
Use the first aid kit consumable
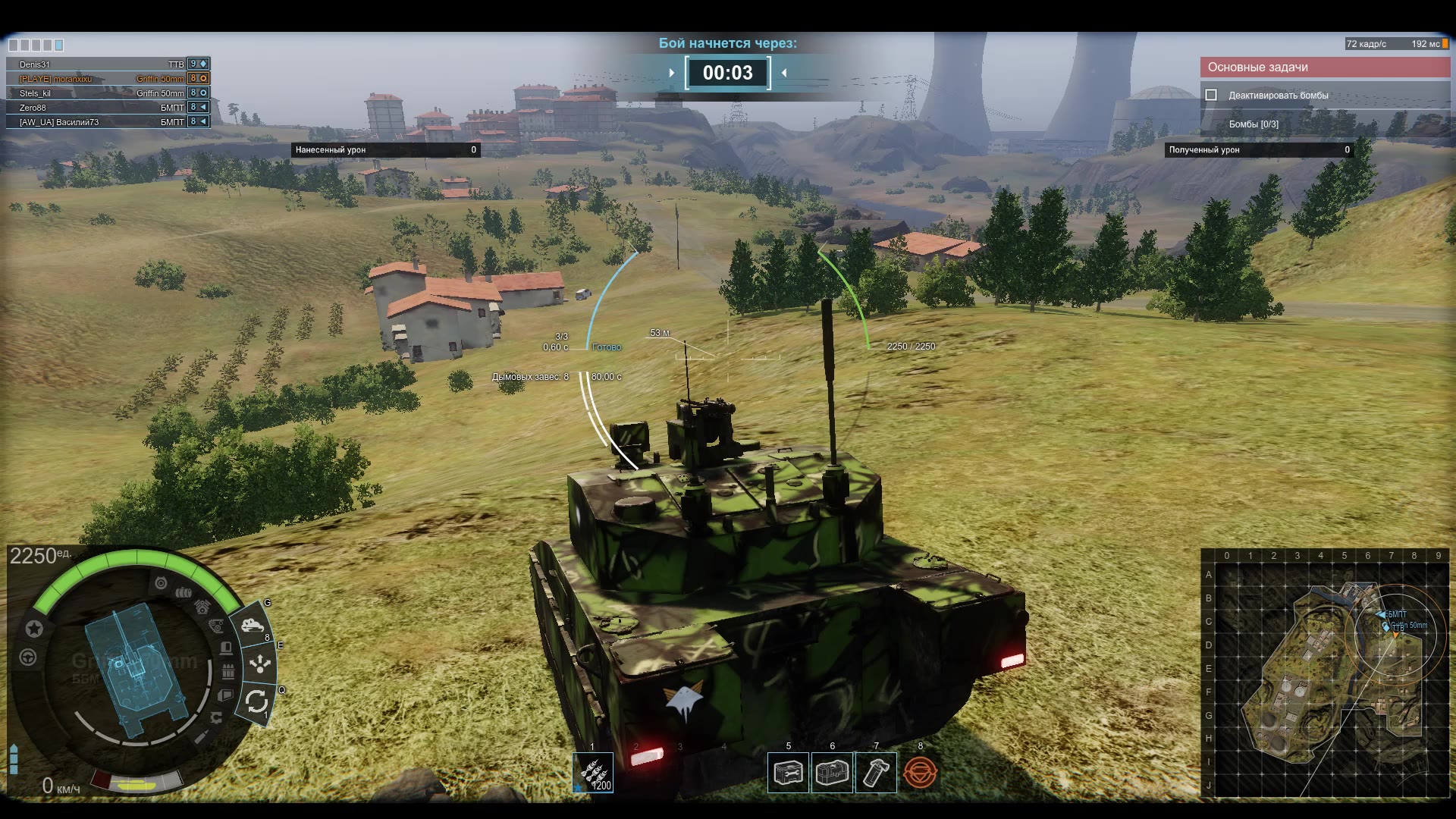click(832, 773)
